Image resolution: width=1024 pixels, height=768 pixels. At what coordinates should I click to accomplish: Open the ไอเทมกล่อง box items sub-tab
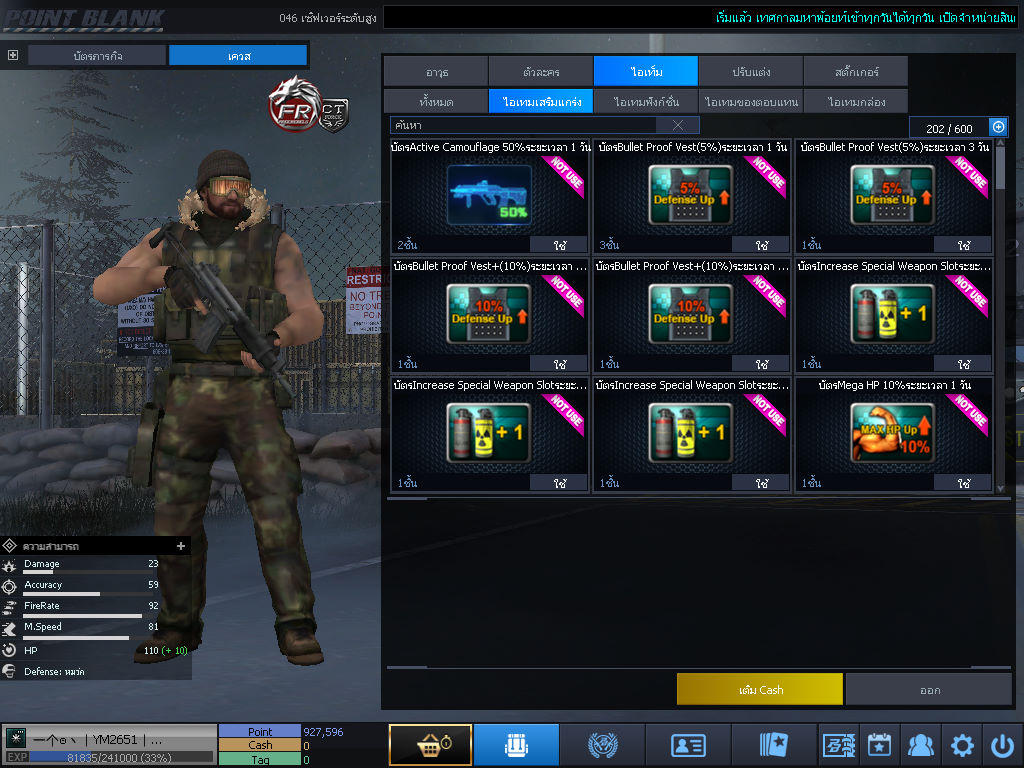click(x=855, y=101)
